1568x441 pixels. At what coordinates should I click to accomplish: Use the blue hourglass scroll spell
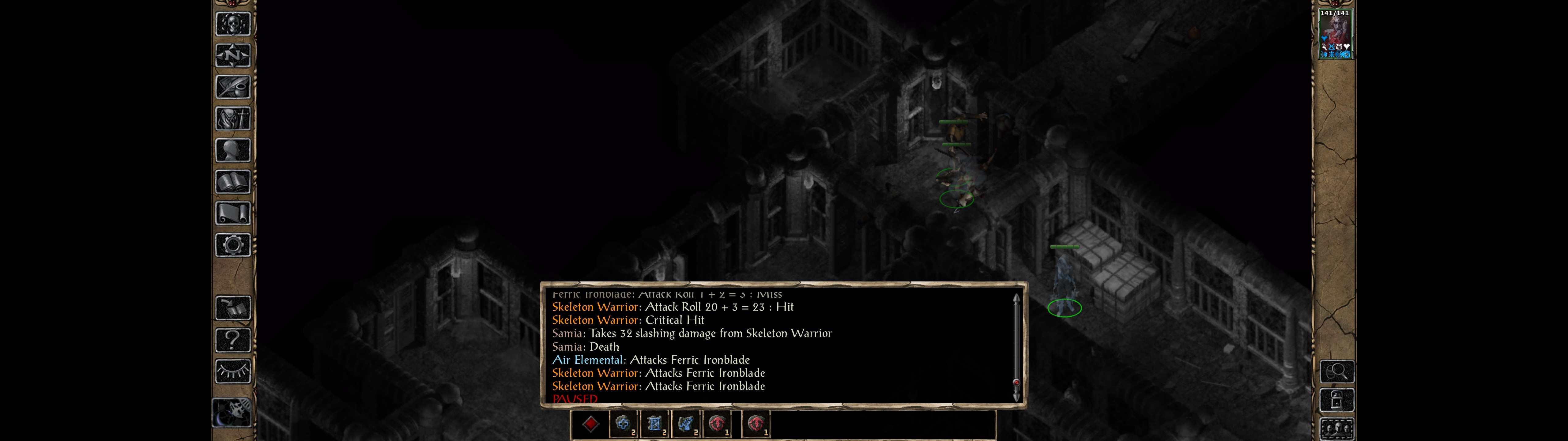point(654,424)
